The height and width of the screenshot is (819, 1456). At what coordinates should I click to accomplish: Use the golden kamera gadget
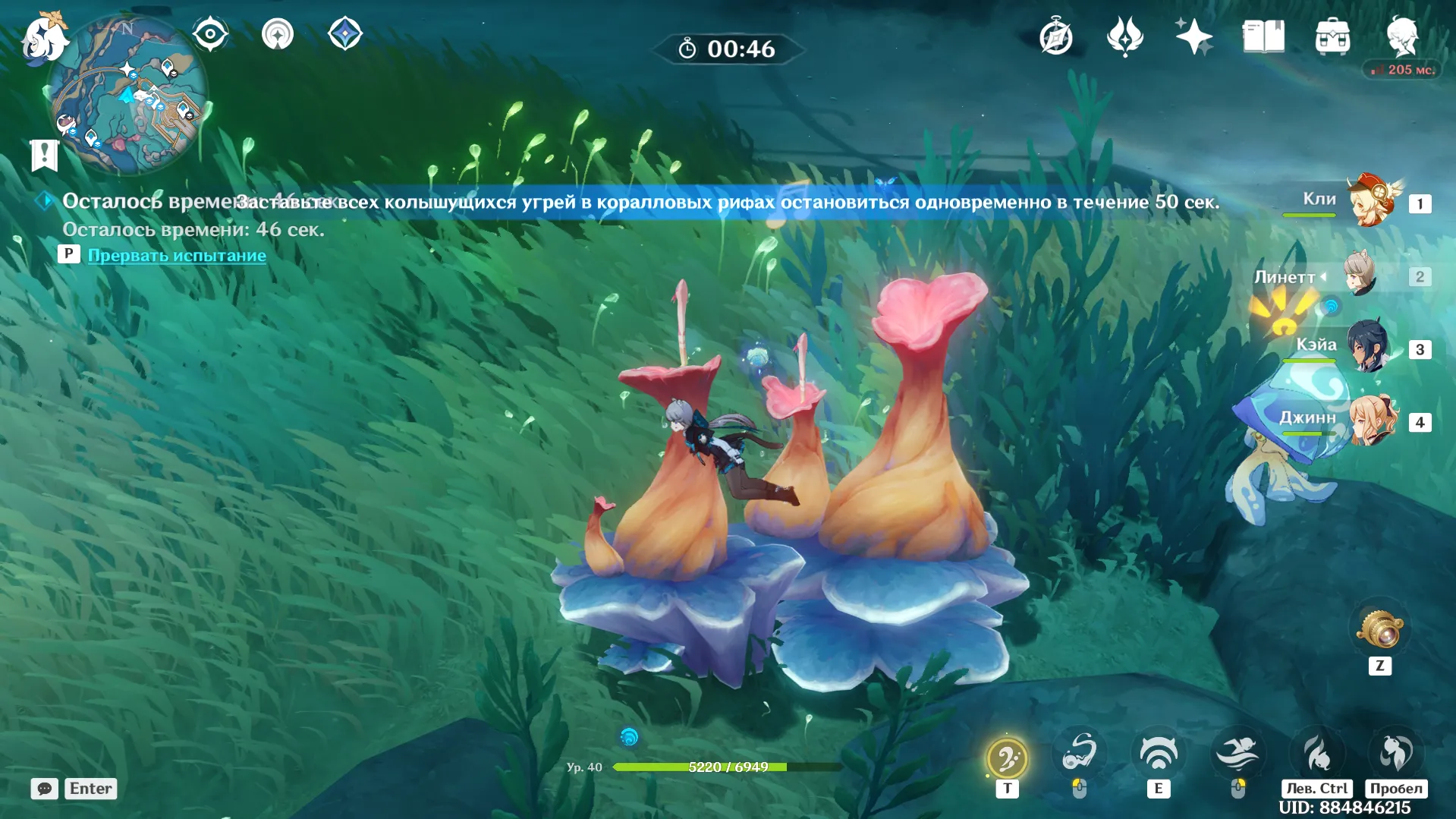pos(1380,629)
